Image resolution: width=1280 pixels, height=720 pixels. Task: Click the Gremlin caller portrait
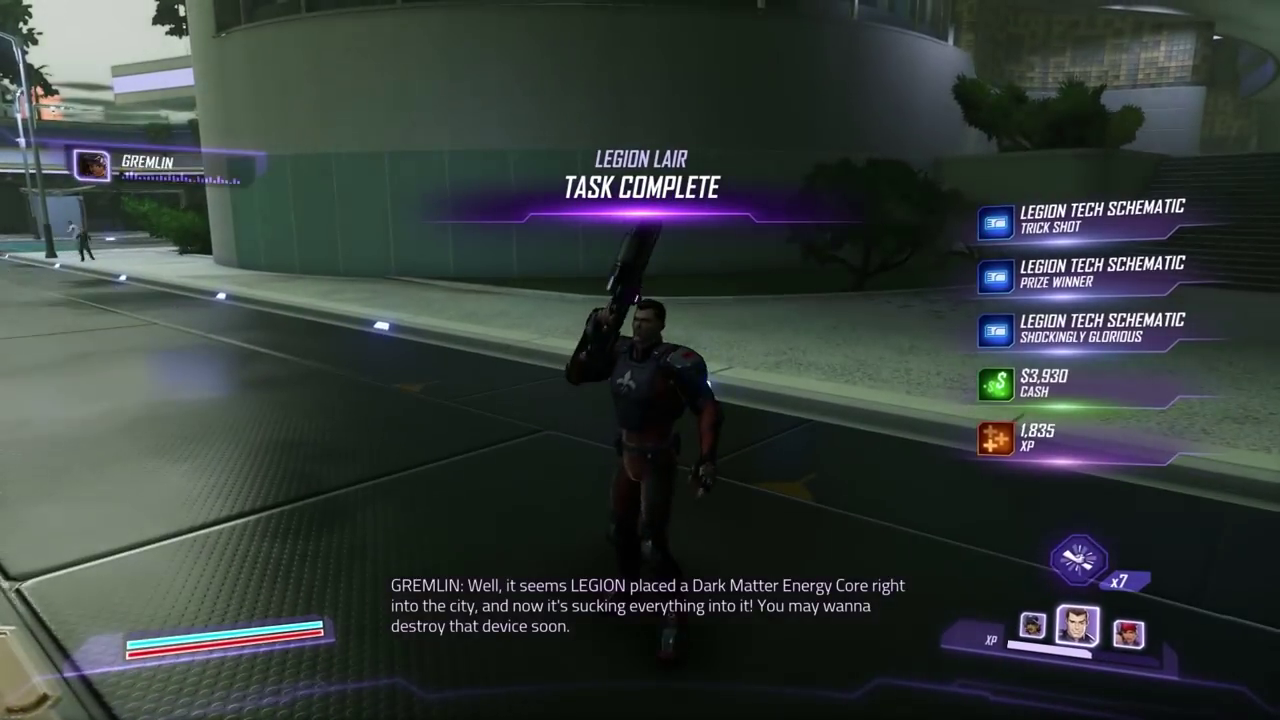93,165
